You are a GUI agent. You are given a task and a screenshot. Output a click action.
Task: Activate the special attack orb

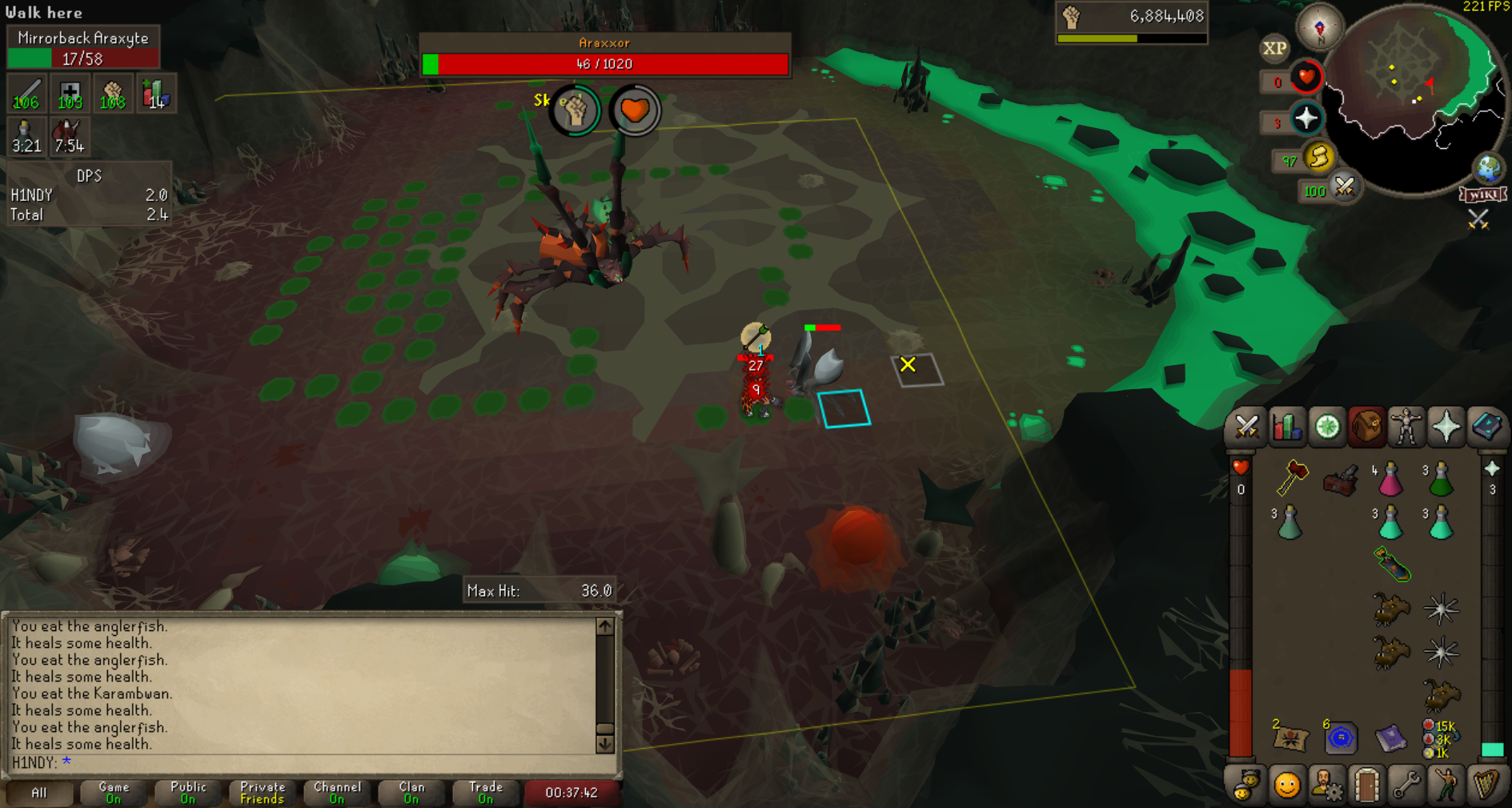tap(1344, 188)
